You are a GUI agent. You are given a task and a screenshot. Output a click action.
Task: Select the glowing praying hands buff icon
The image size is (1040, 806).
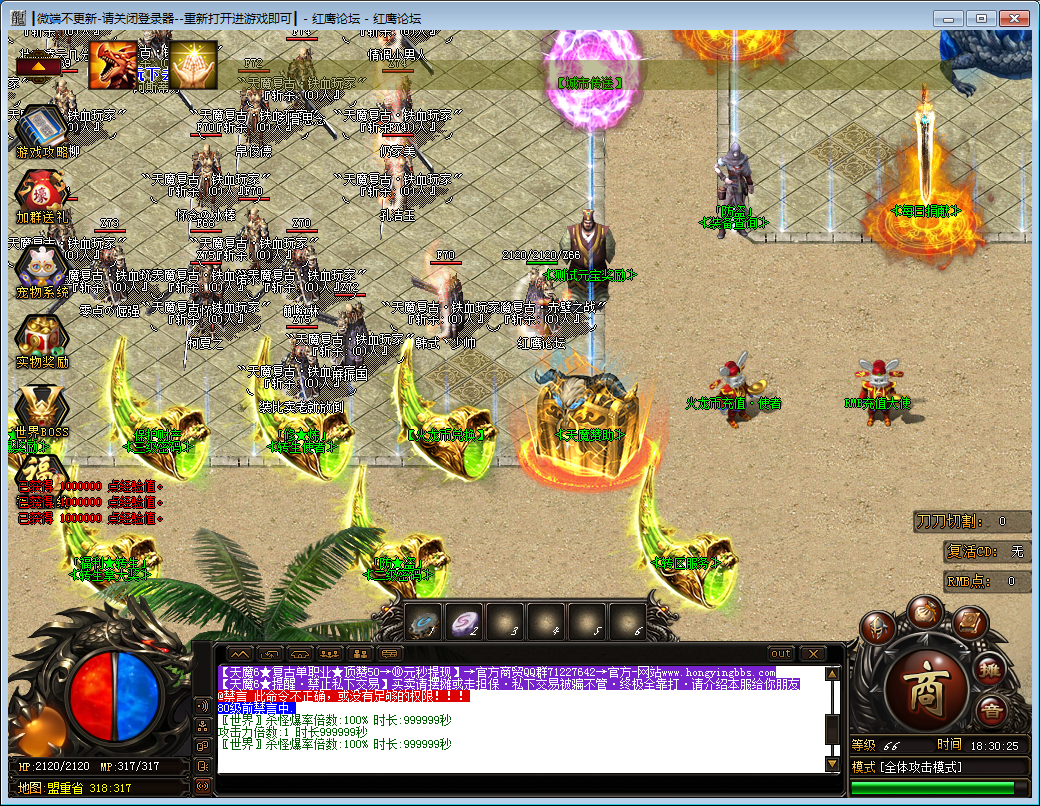(193, 65)
